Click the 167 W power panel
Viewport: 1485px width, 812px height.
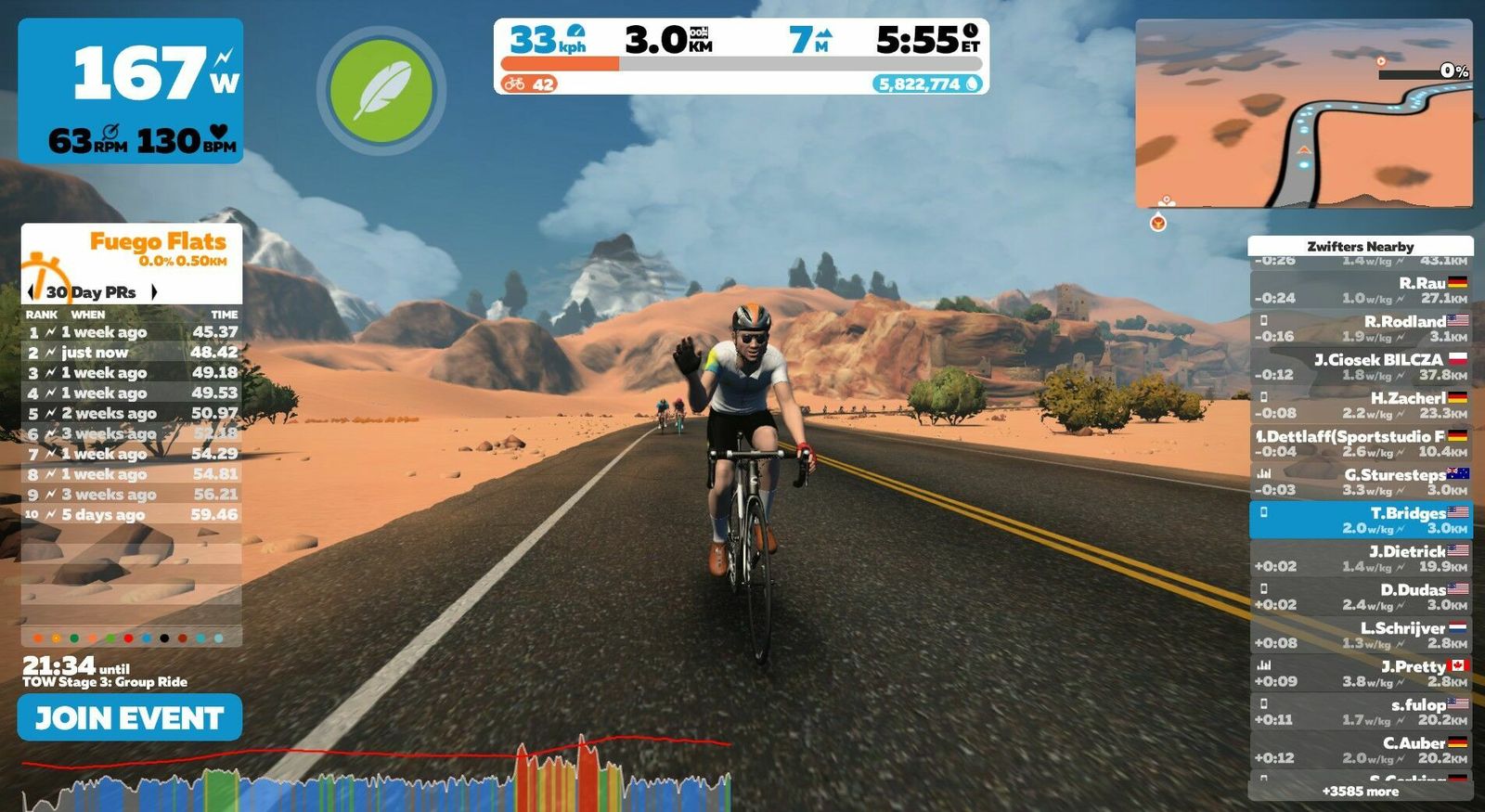tap(131, 91)
